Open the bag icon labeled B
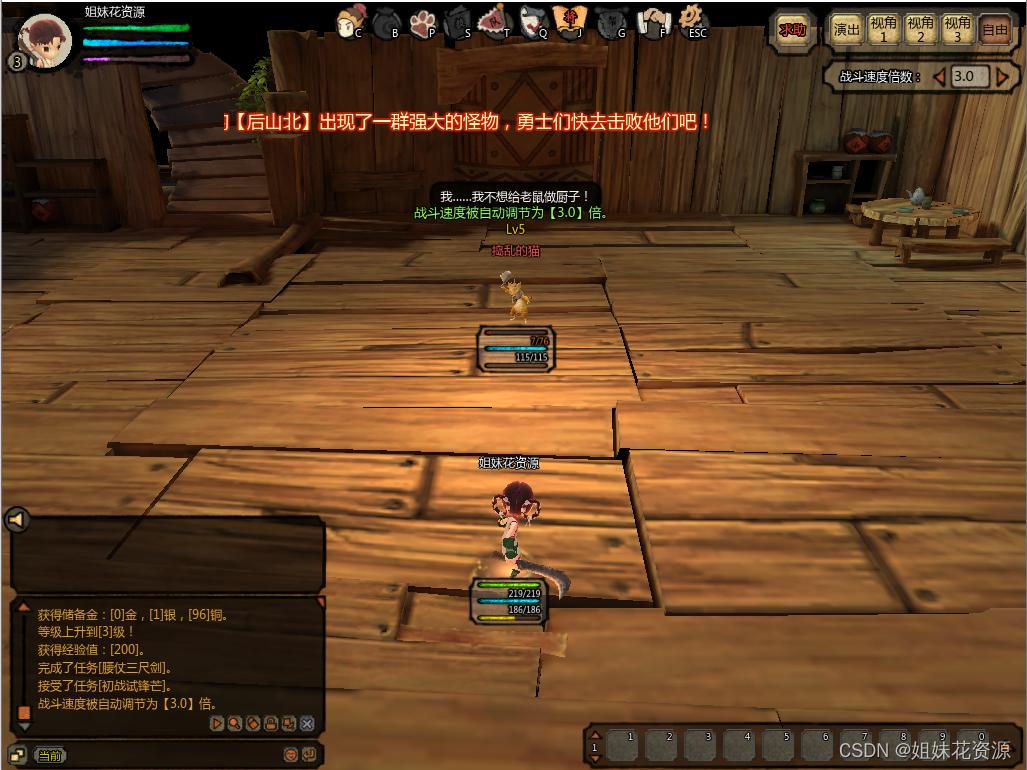 click(388, 21)
